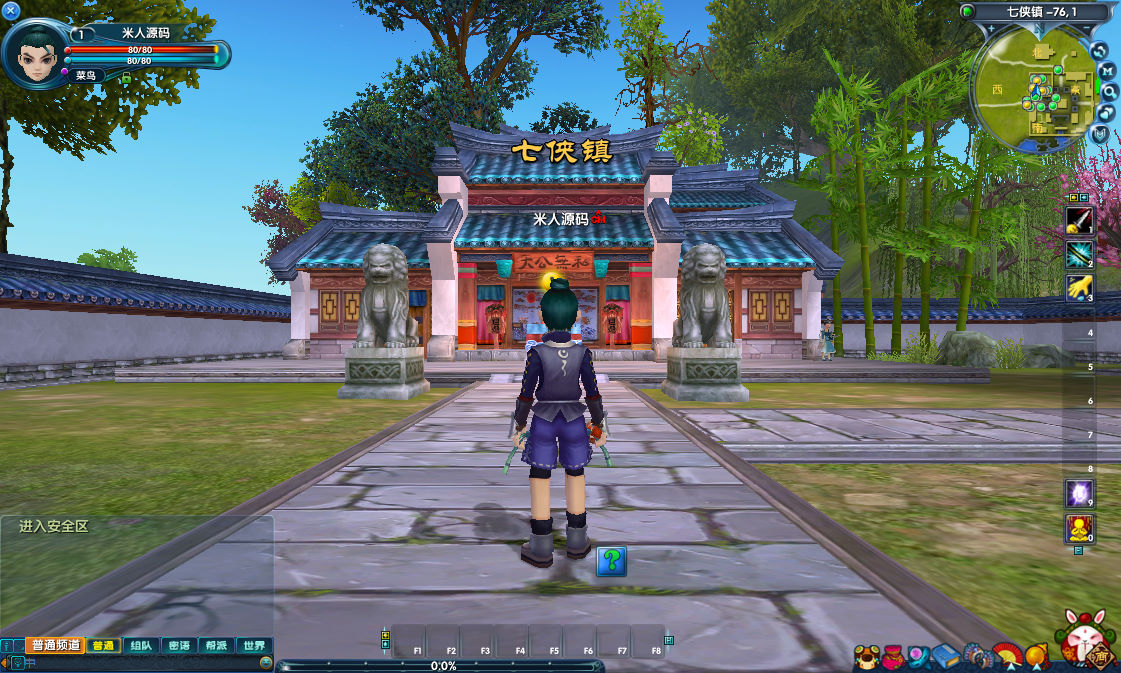Image resolution: width=1121 pixels, height=673 pixels.
Task: Select the 密语 whisper chat tab
Action: (x=179, y=646)
